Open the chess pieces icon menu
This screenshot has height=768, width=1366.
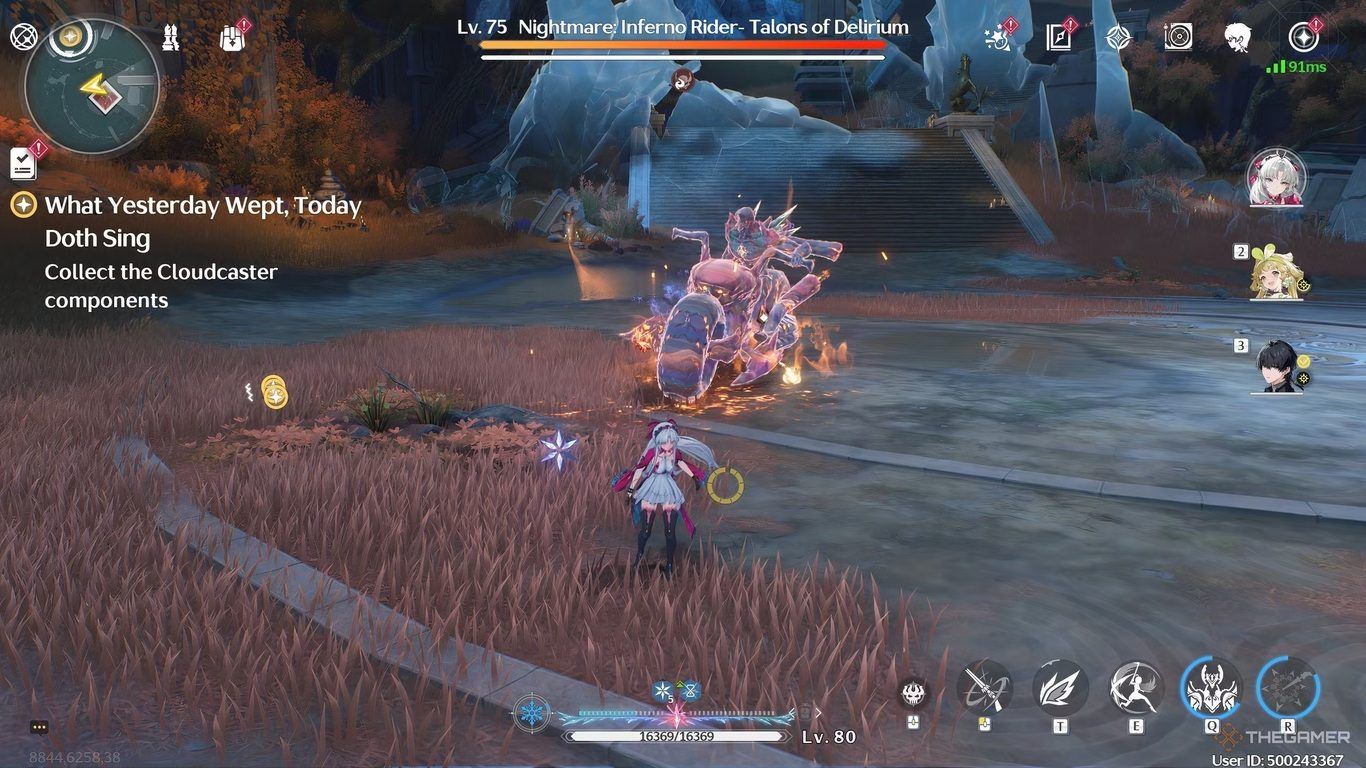pyautogui.click(x=172, y=39)
